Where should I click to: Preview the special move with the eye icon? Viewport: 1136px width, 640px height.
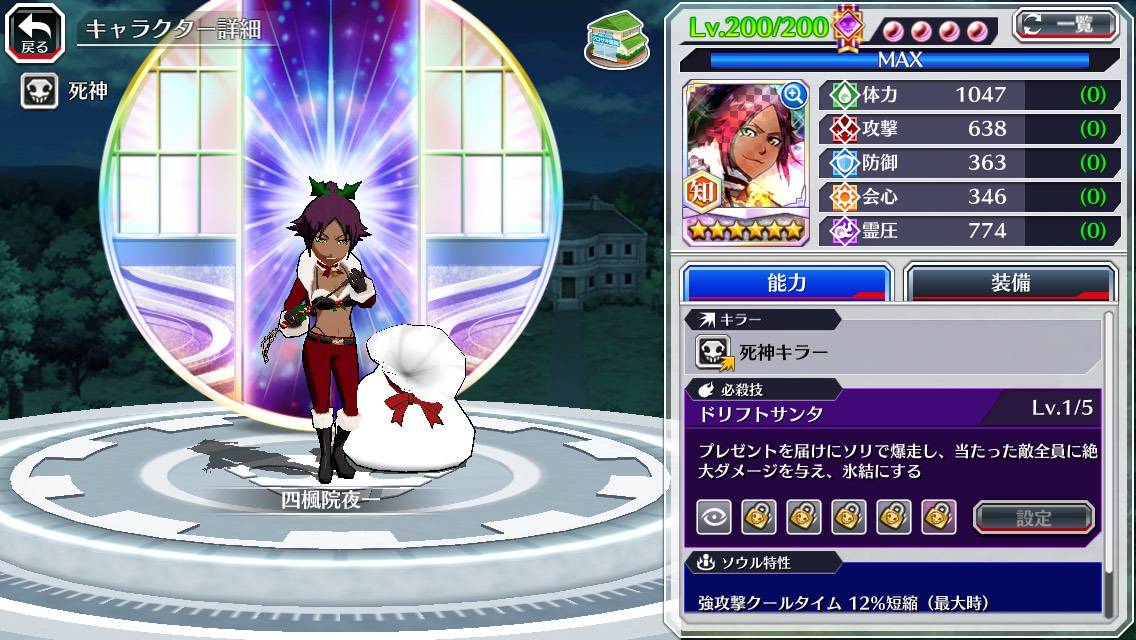point(713,516)
